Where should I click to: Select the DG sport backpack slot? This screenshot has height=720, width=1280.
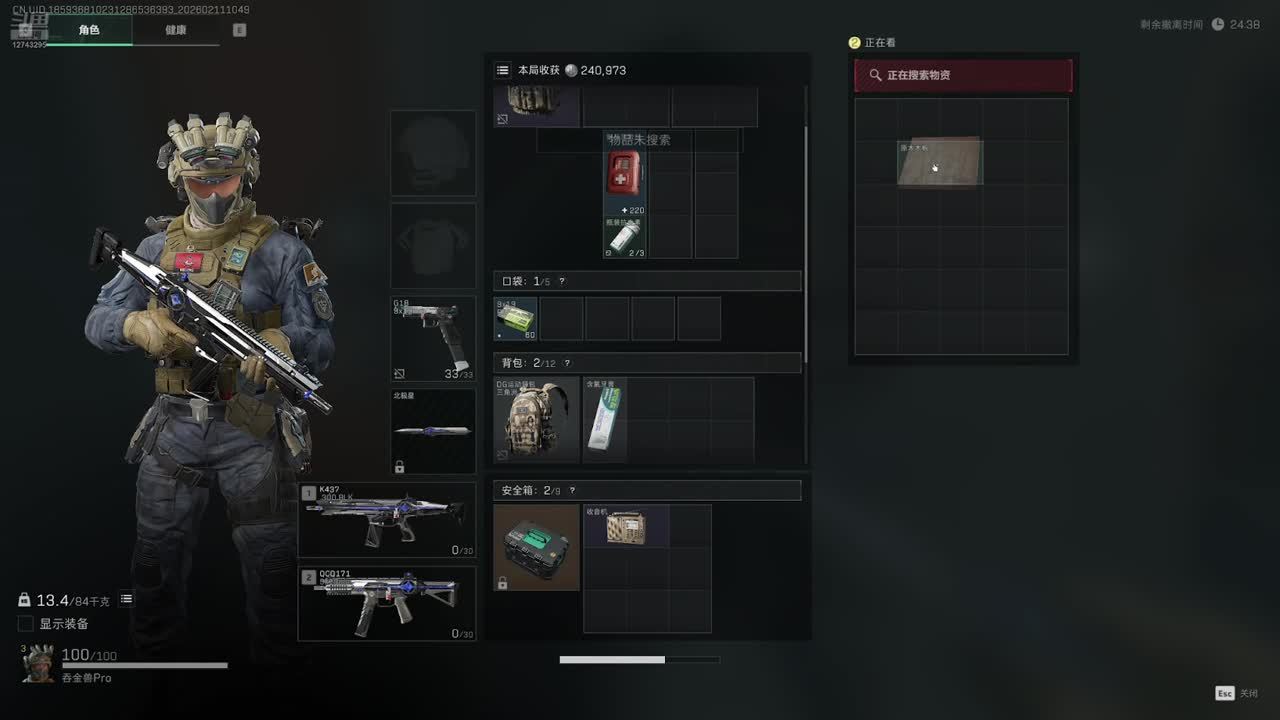tap(536, 420)
